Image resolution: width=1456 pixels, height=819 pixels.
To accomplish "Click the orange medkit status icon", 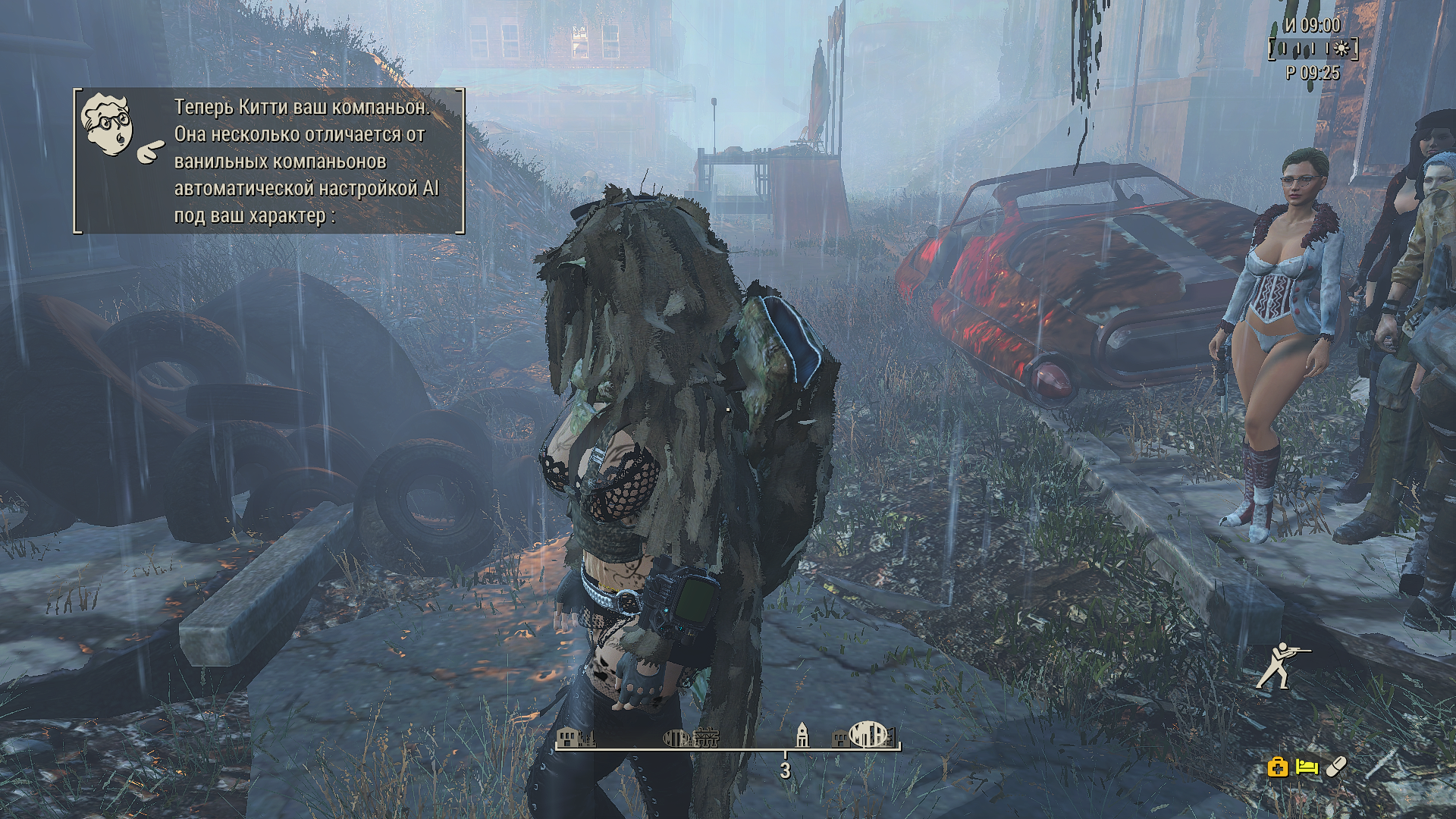I will click(1278, 767).
